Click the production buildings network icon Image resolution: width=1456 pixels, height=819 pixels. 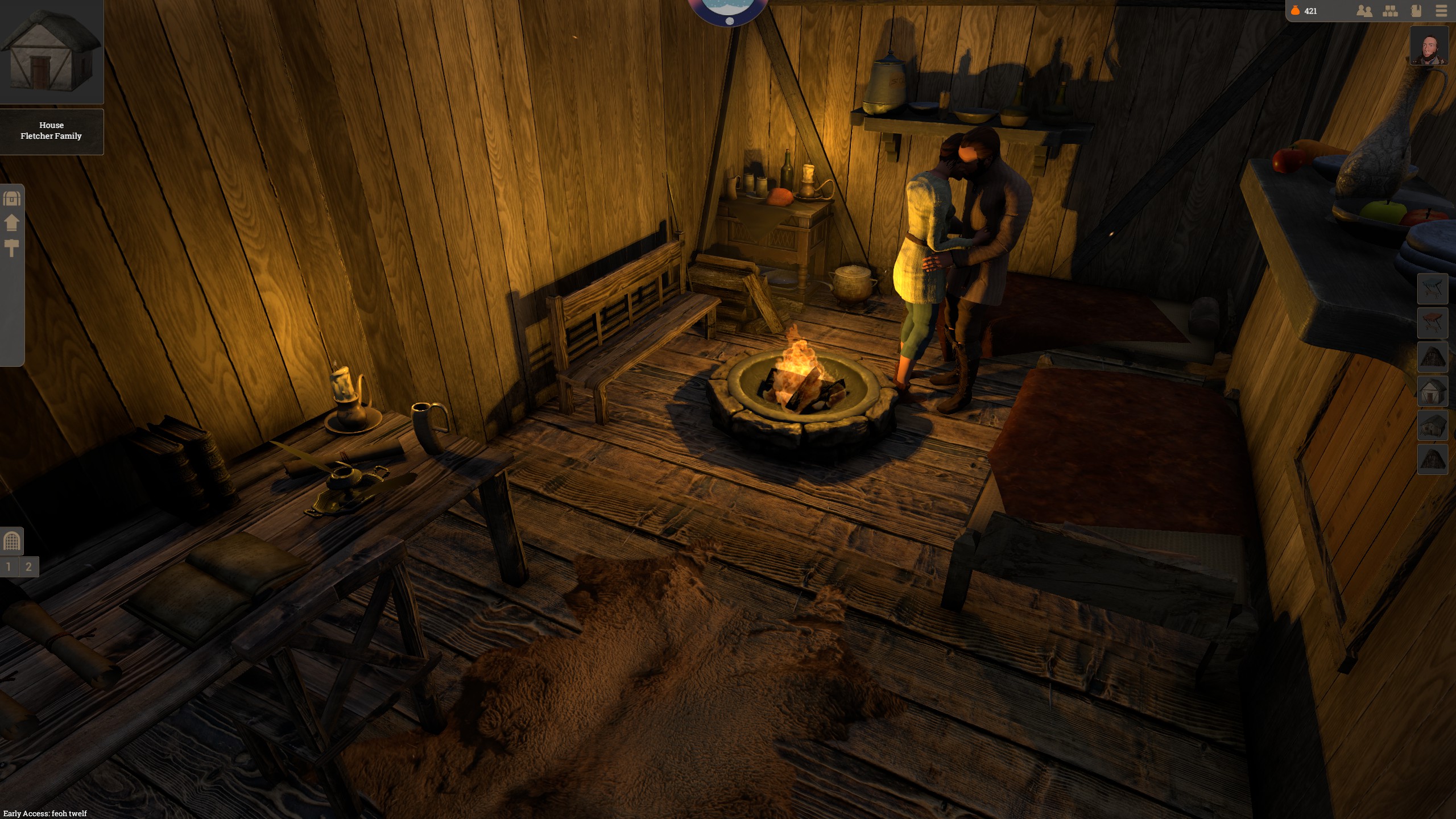(x=1391, y=11)
